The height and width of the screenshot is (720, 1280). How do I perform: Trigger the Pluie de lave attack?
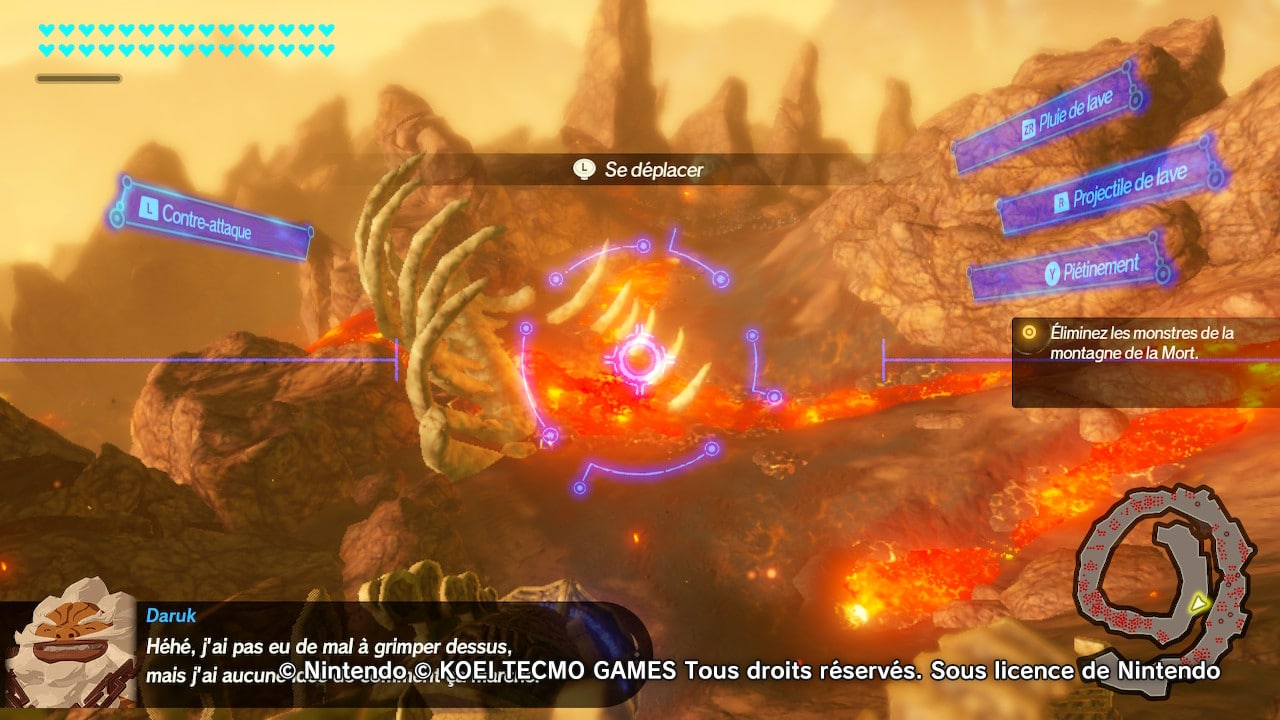pos(1046,116)
